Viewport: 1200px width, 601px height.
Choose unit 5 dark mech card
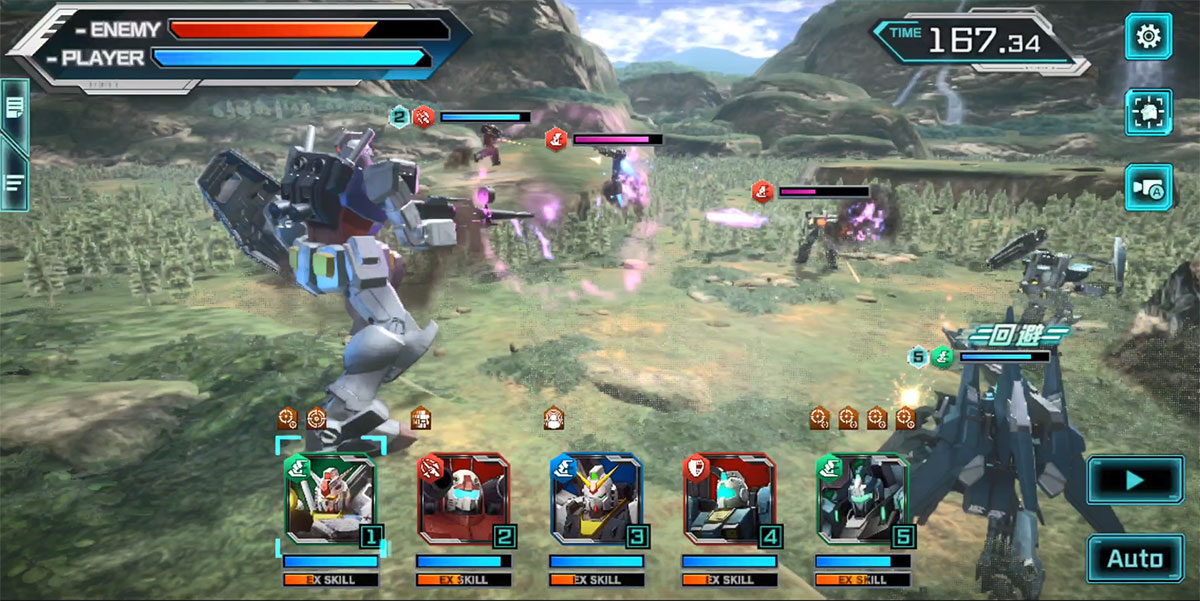point(862,499)
